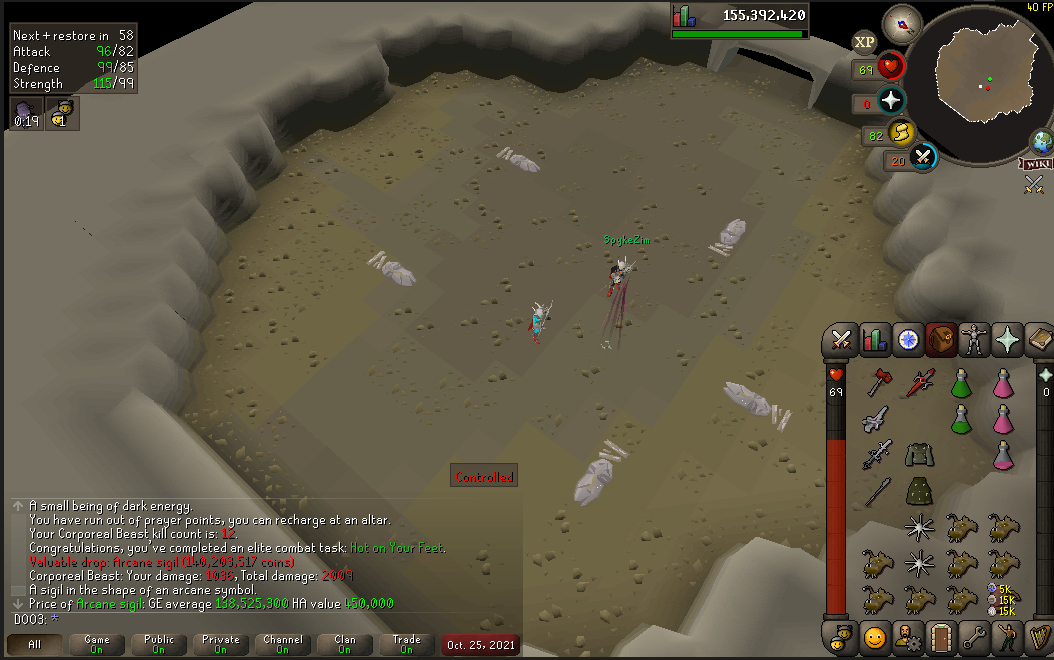Activate Quick Prayers orb
1054x660 pixels.
click(890, 101)
